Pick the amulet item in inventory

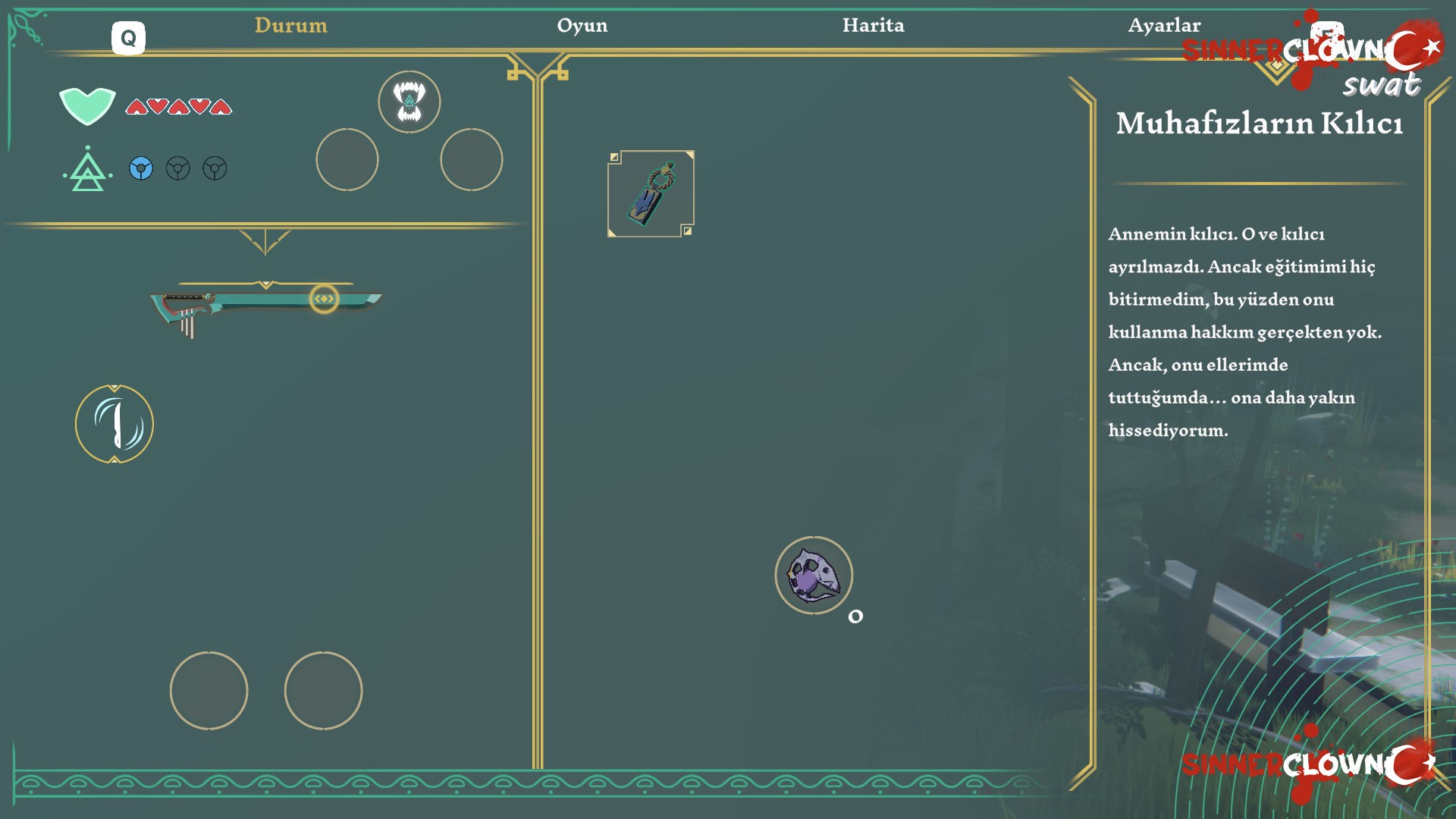(651, 193)
